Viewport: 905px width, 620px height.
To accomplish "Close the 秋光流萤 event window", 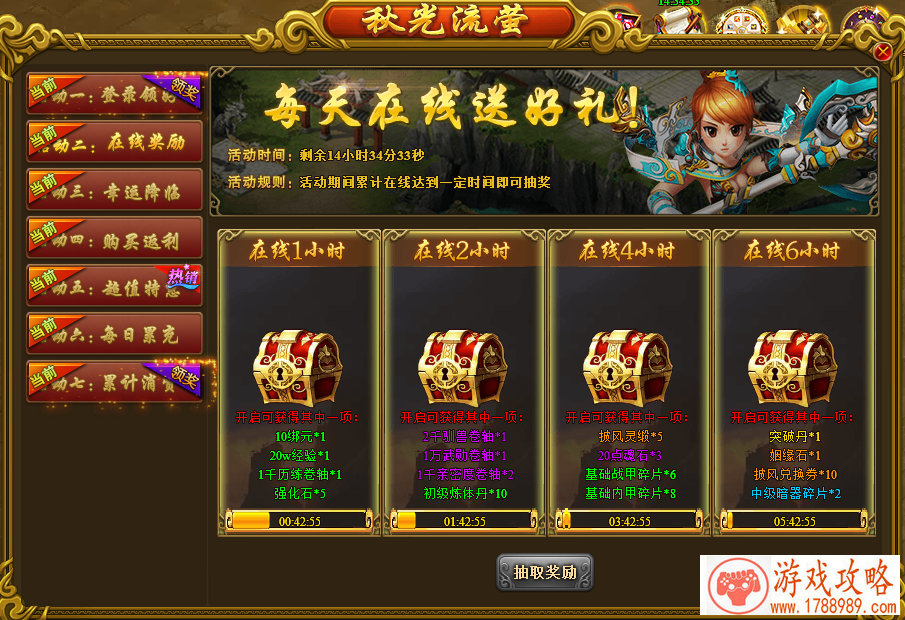I will point(883,51).
